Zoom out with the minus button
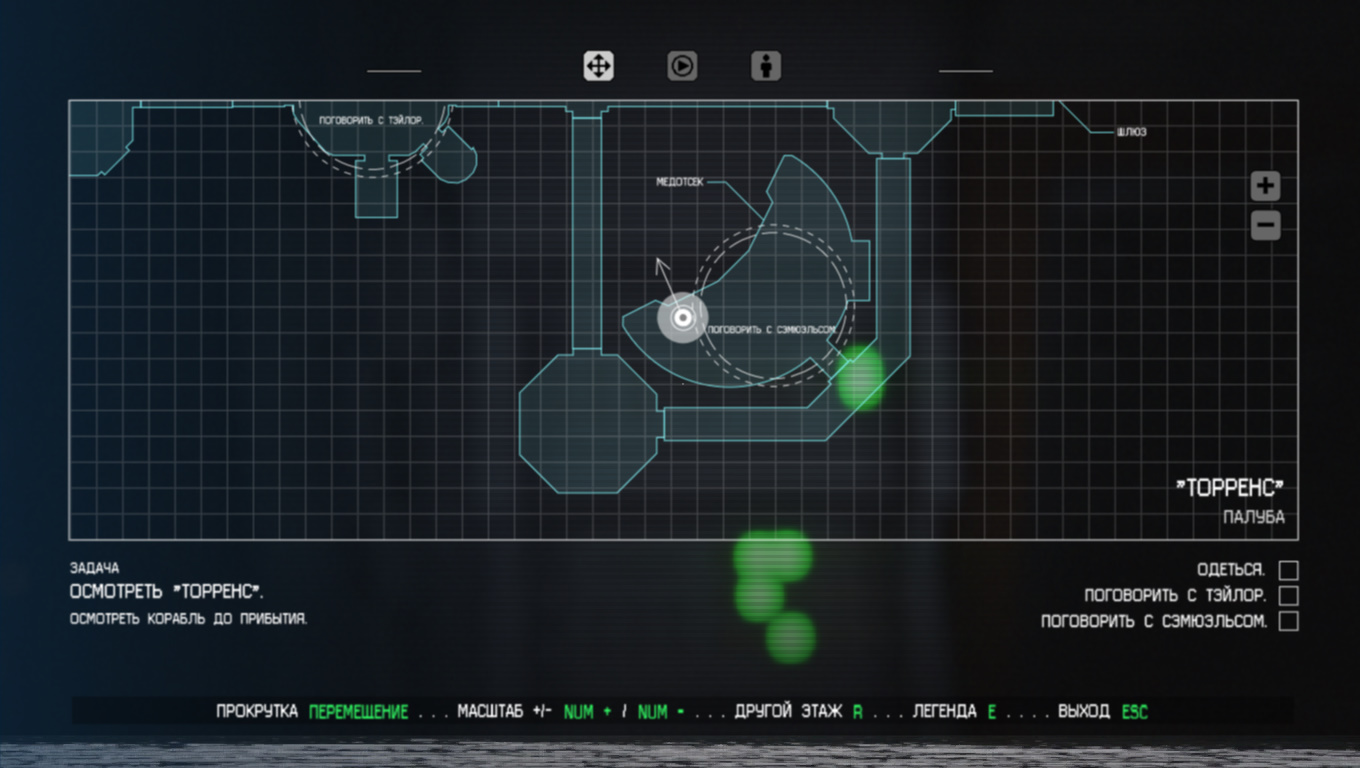The image size is (1360, 768). point(1265,226)
